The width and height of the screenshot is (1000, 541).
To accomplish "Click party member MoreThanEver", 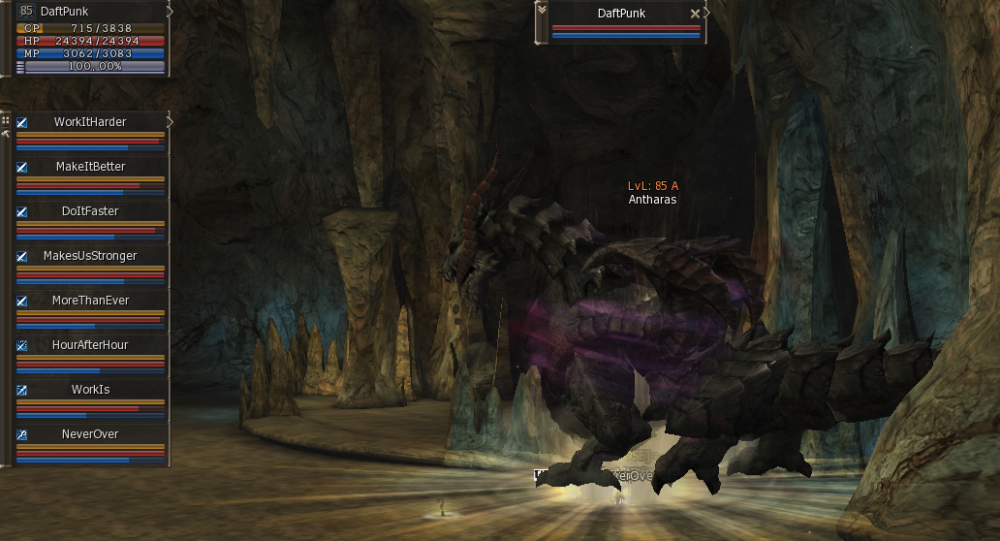I will 90,300.
